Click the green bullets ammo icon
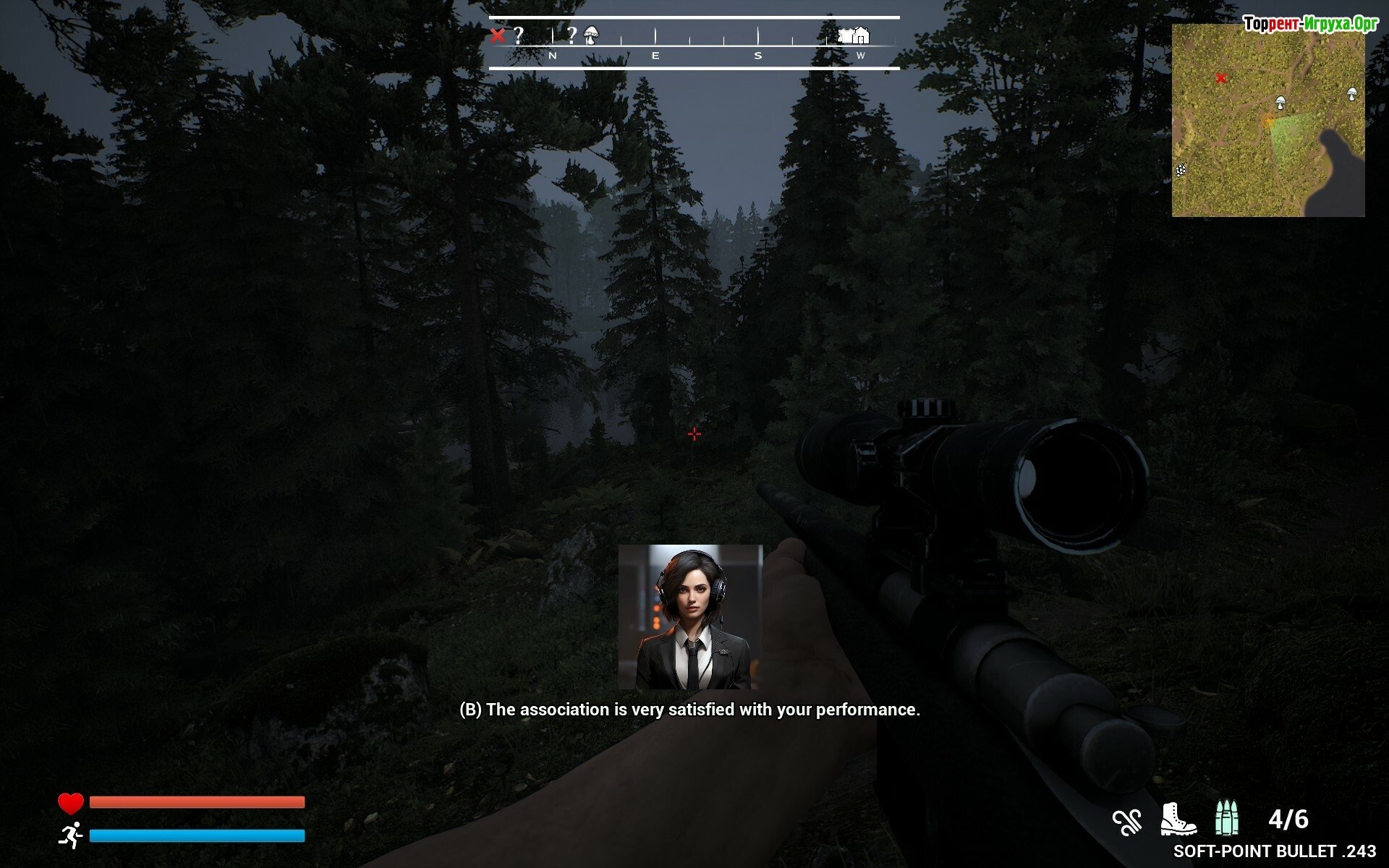Screen dimensions: 1389x868 point(1226,819)
